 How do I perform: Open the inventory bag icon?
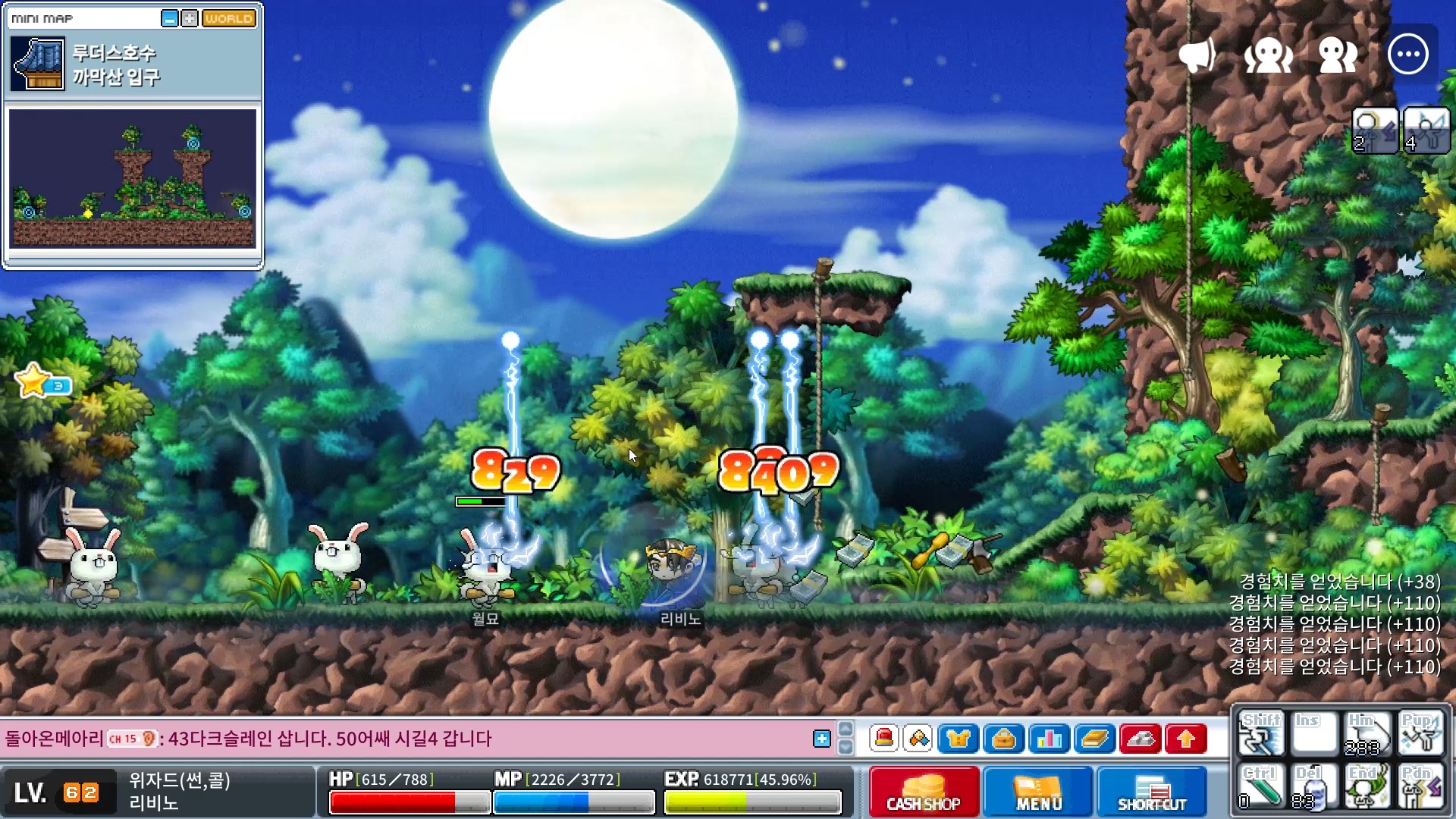pyautogui.click(x=1003, y=738)
